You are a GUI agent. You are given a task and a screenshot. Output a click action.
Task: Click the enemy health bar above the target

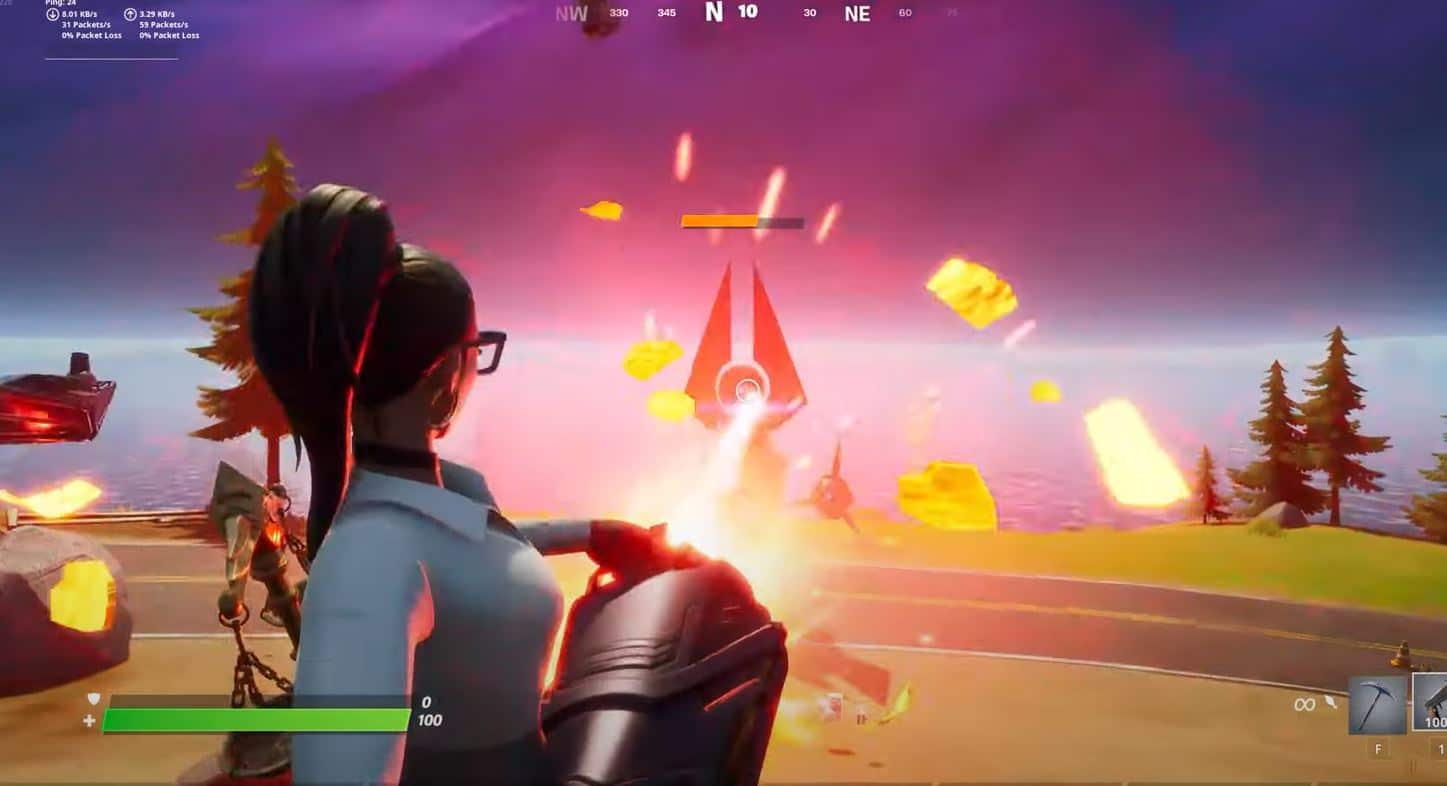(740, 221)
